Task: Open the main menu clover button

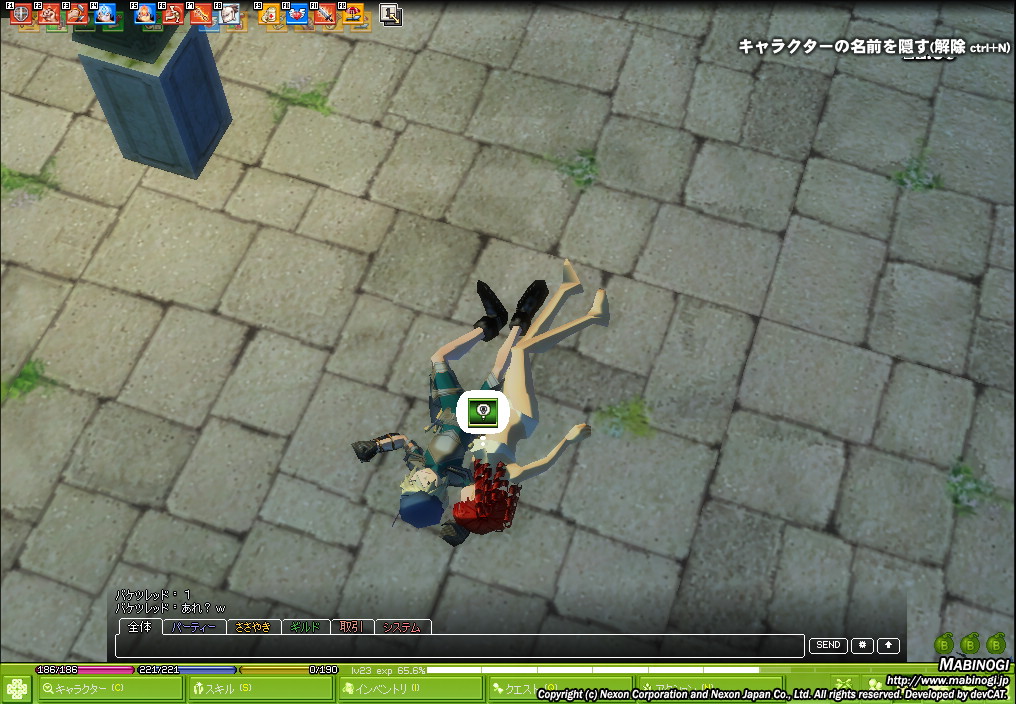Action: click(x=16, y=689)
